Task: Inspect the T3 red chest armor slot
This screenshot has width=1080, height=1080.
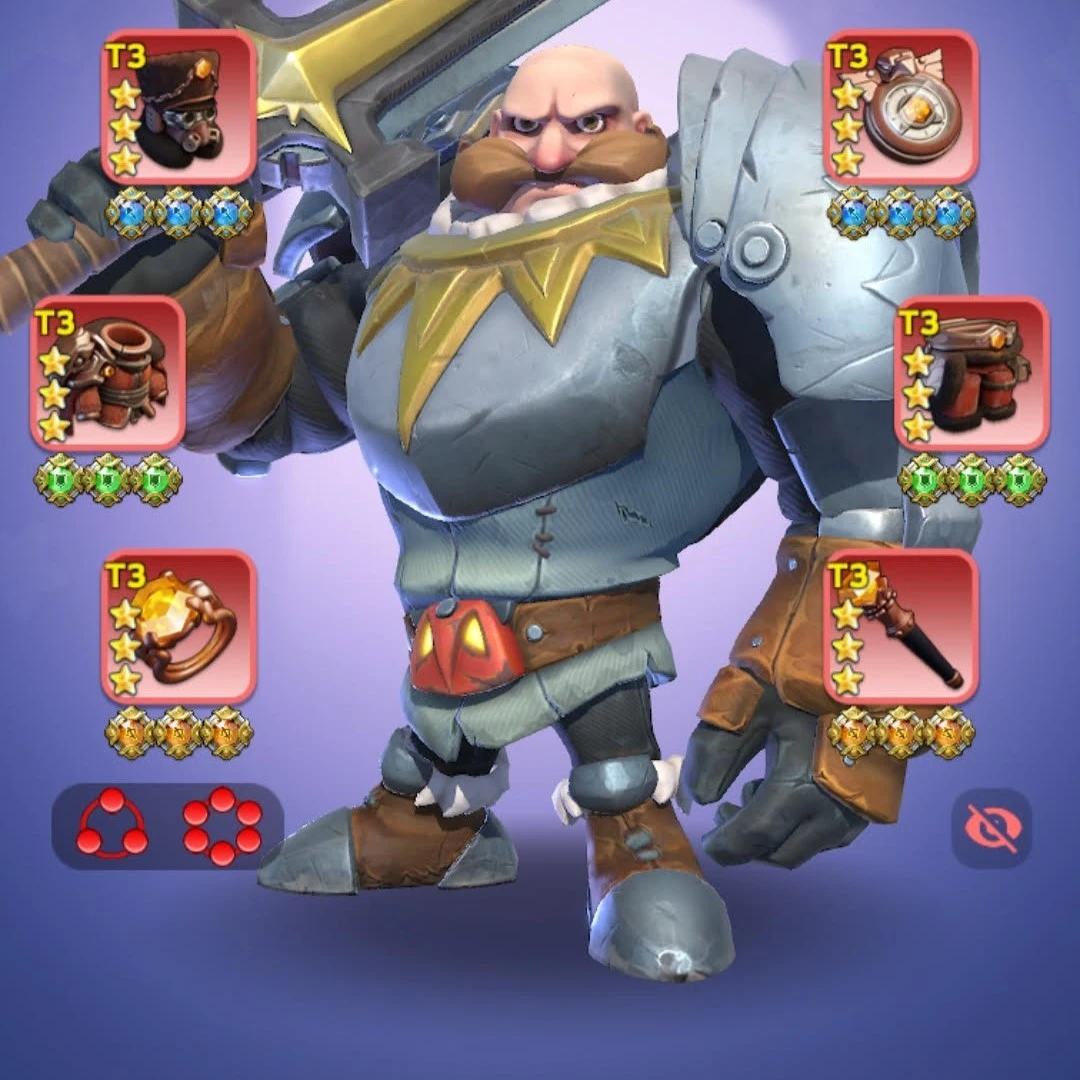Action: [x=108, y=373]
